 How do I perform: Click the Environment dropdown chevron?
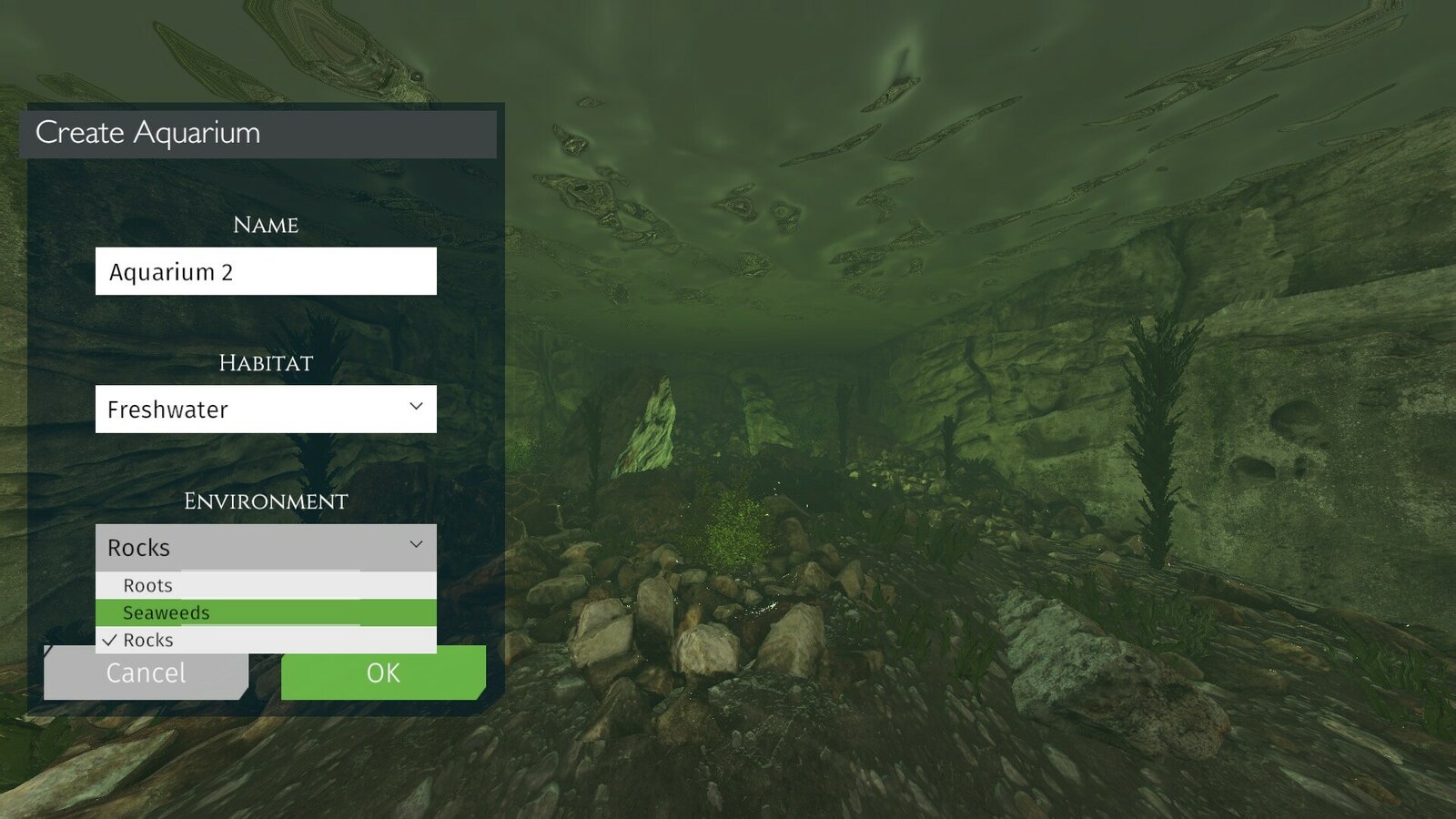click(x=417, y=544)
